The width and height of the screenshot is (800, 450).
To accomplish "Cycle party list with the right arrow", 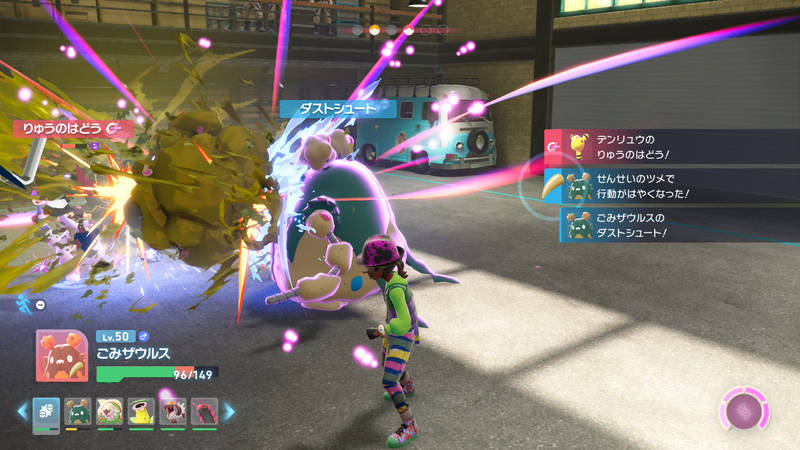I will click(229, 411).
